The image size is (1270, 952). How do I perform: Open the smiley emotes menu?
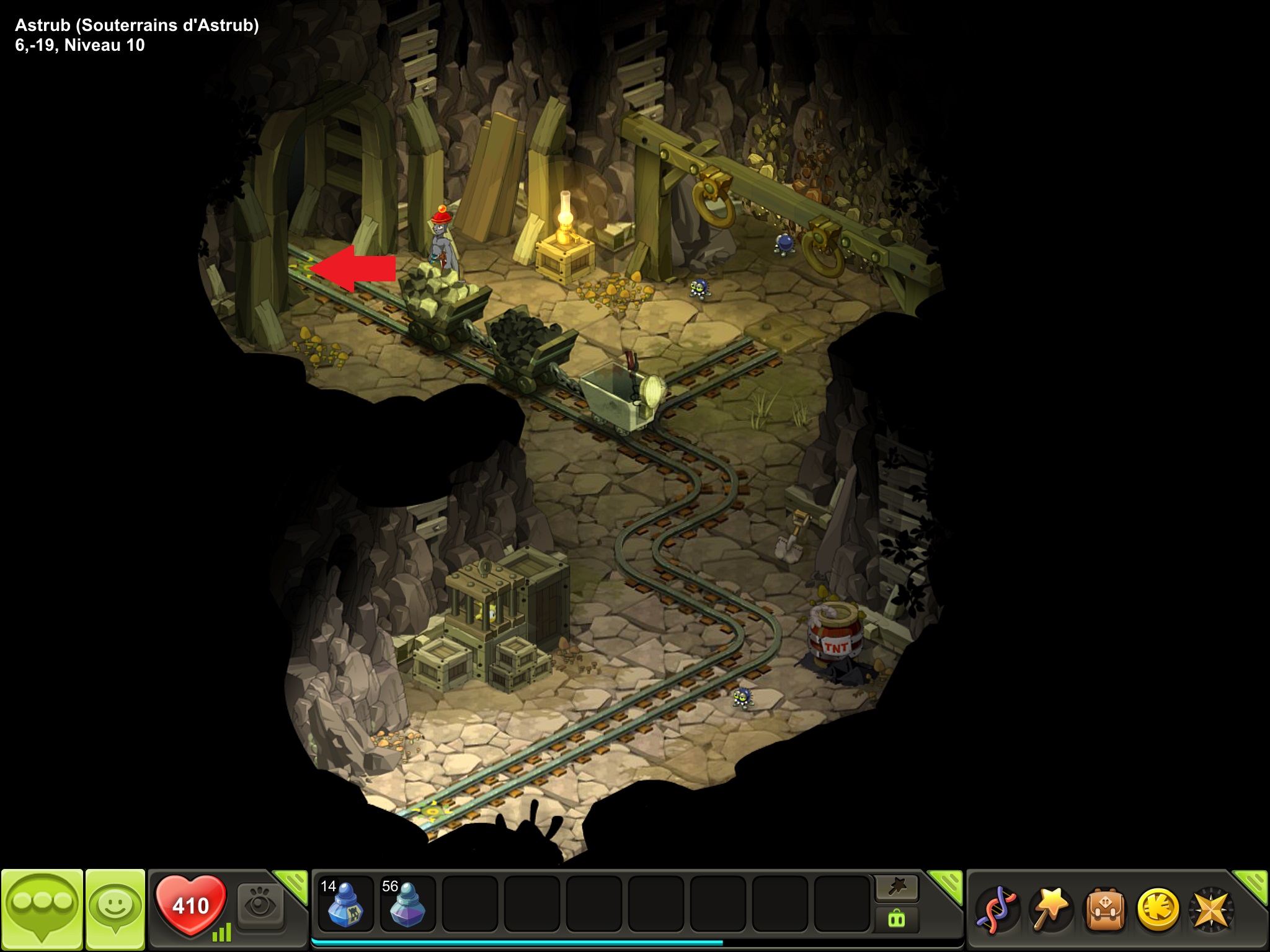pyautogui.click(x=115, y=907)
